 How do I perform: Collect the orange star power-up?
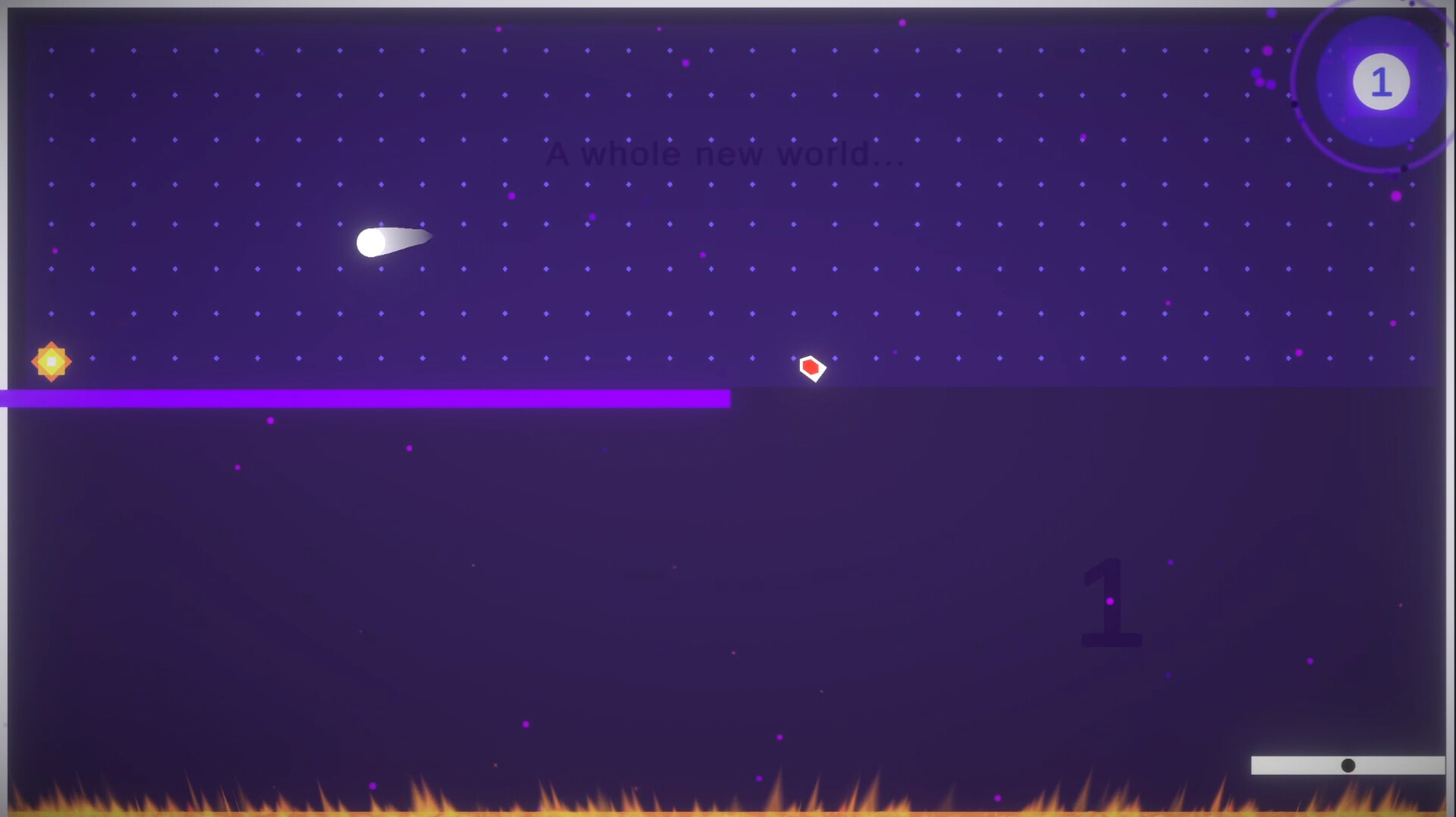click(50, 362)
